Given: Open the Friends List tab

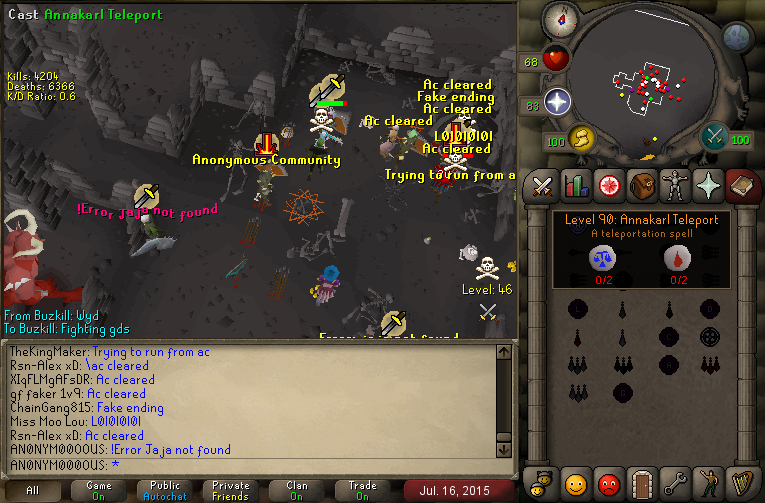Looking at the screenshot, I should [575, 483].
